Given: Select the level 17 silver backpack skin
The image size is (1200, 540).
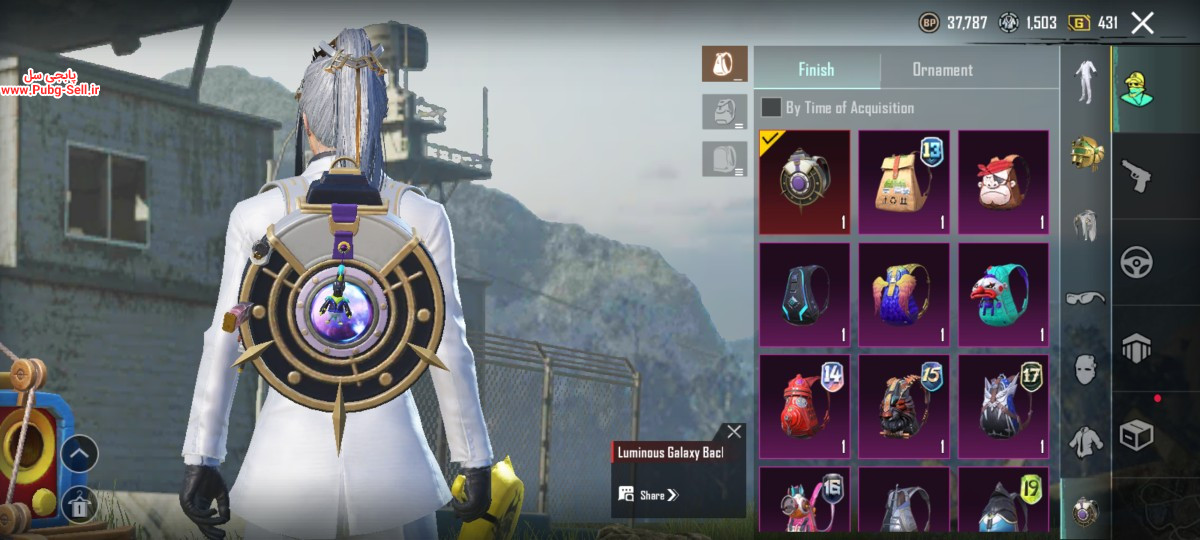Looking at the screenshot, I should coord(1003,406).
